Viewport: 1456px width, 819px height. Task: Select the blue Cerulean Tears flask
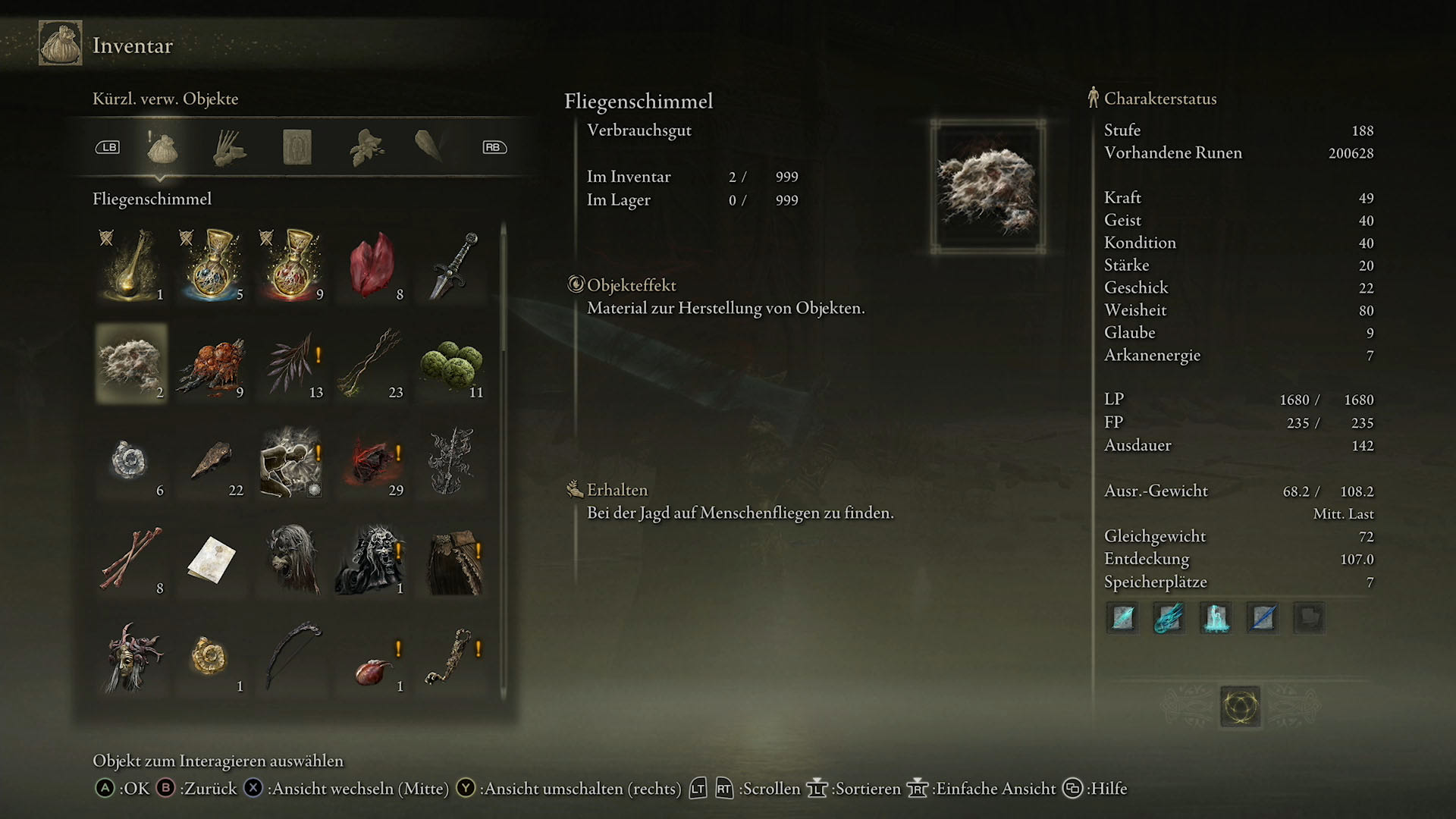pos(212,265)
